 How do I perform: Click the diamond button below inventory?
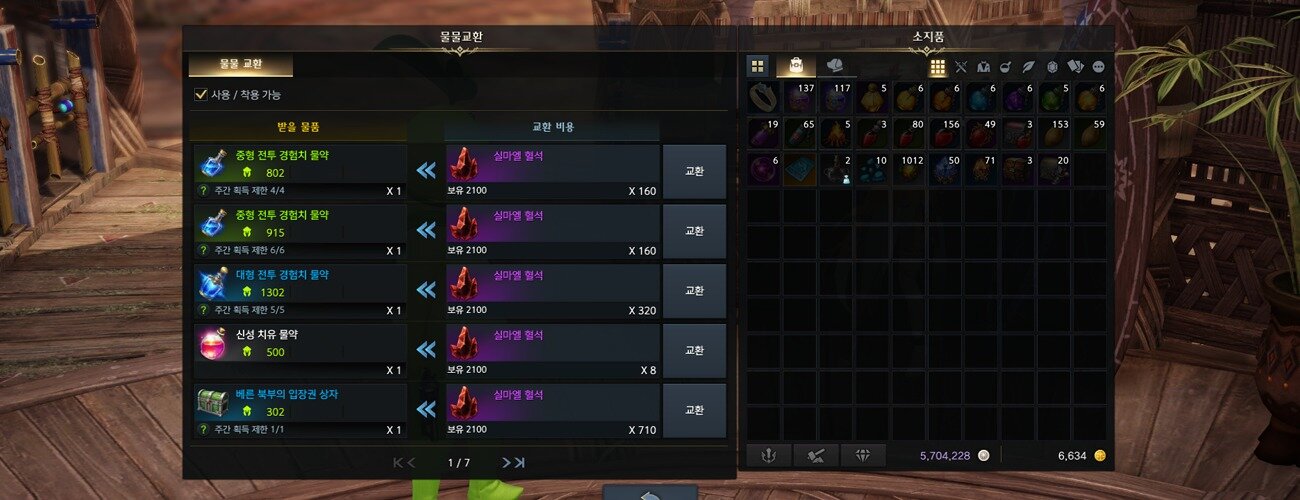pos(863,455)
